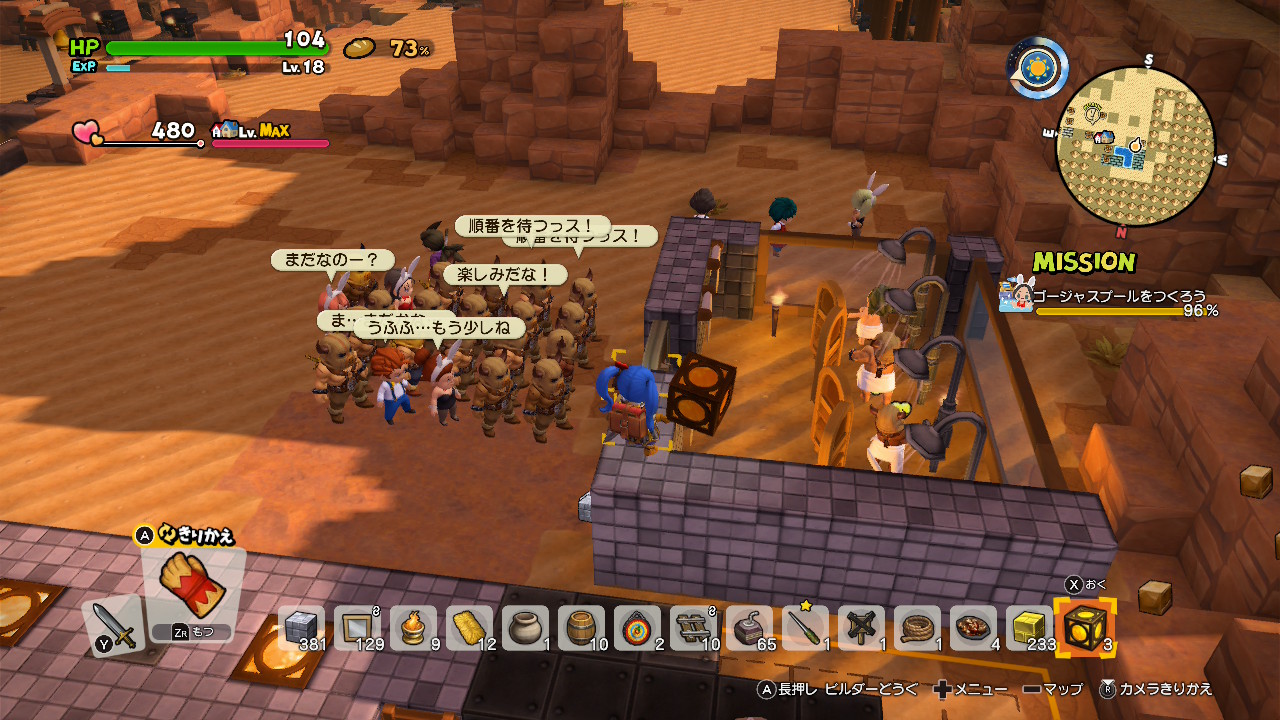Select the wooden barrel slot
The image size is (1280, 720).
pyautogui.click(x=581, y=629)
